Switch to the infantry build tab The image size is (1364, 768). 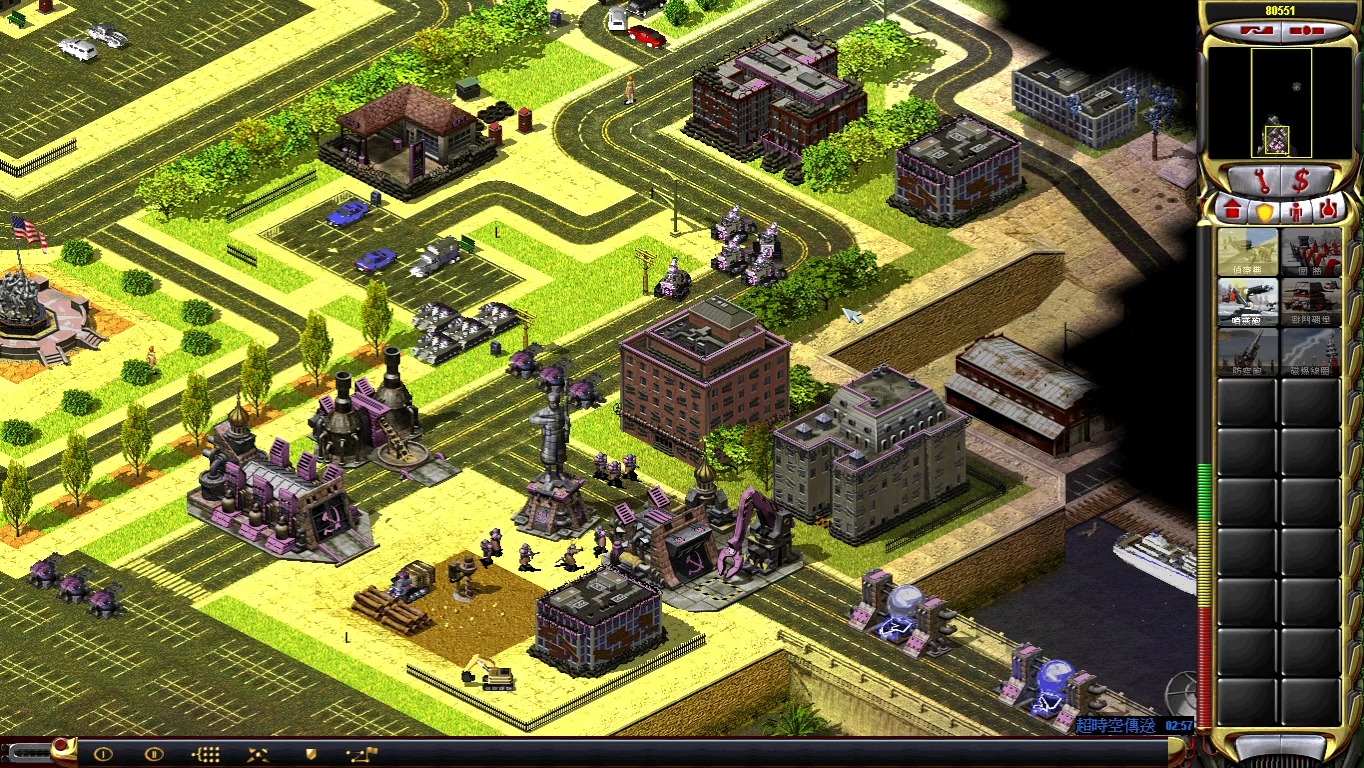coord(1296,210)
